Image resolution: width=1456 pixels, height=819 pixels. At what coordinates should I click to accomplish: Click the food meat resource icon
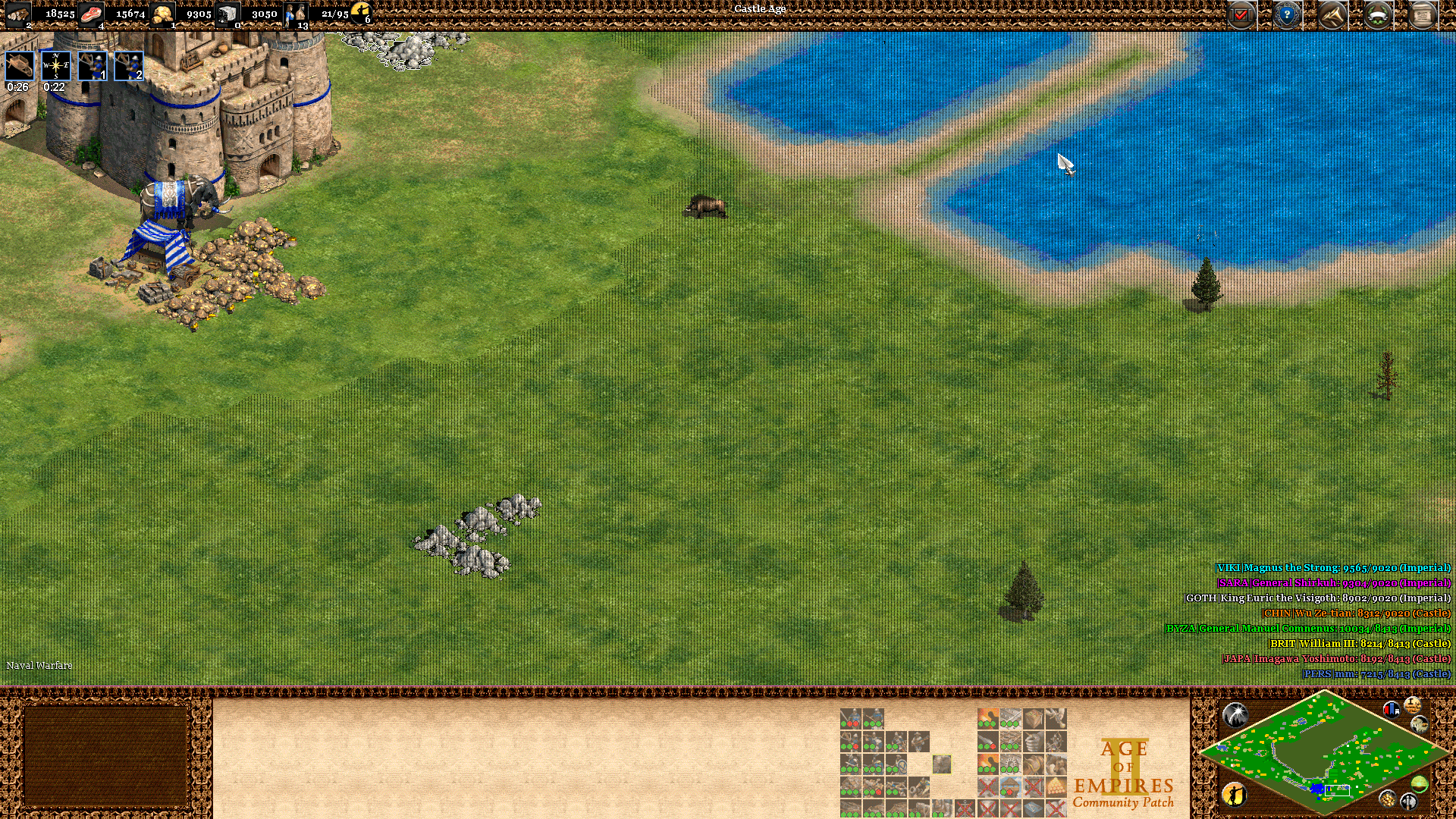click(91, 14)
